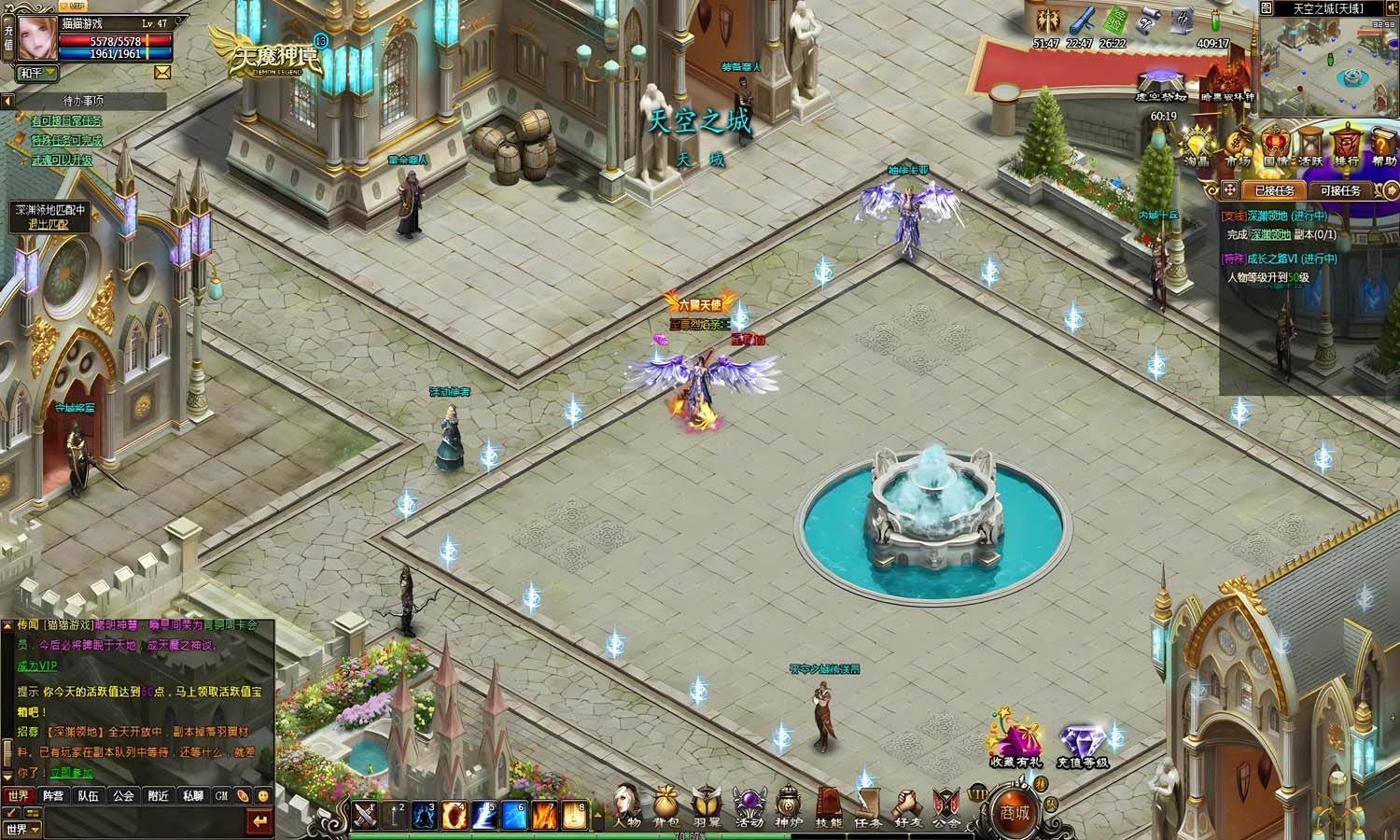
Task: Open the 背包 bag inventory
Action: (x=666, y=805)
